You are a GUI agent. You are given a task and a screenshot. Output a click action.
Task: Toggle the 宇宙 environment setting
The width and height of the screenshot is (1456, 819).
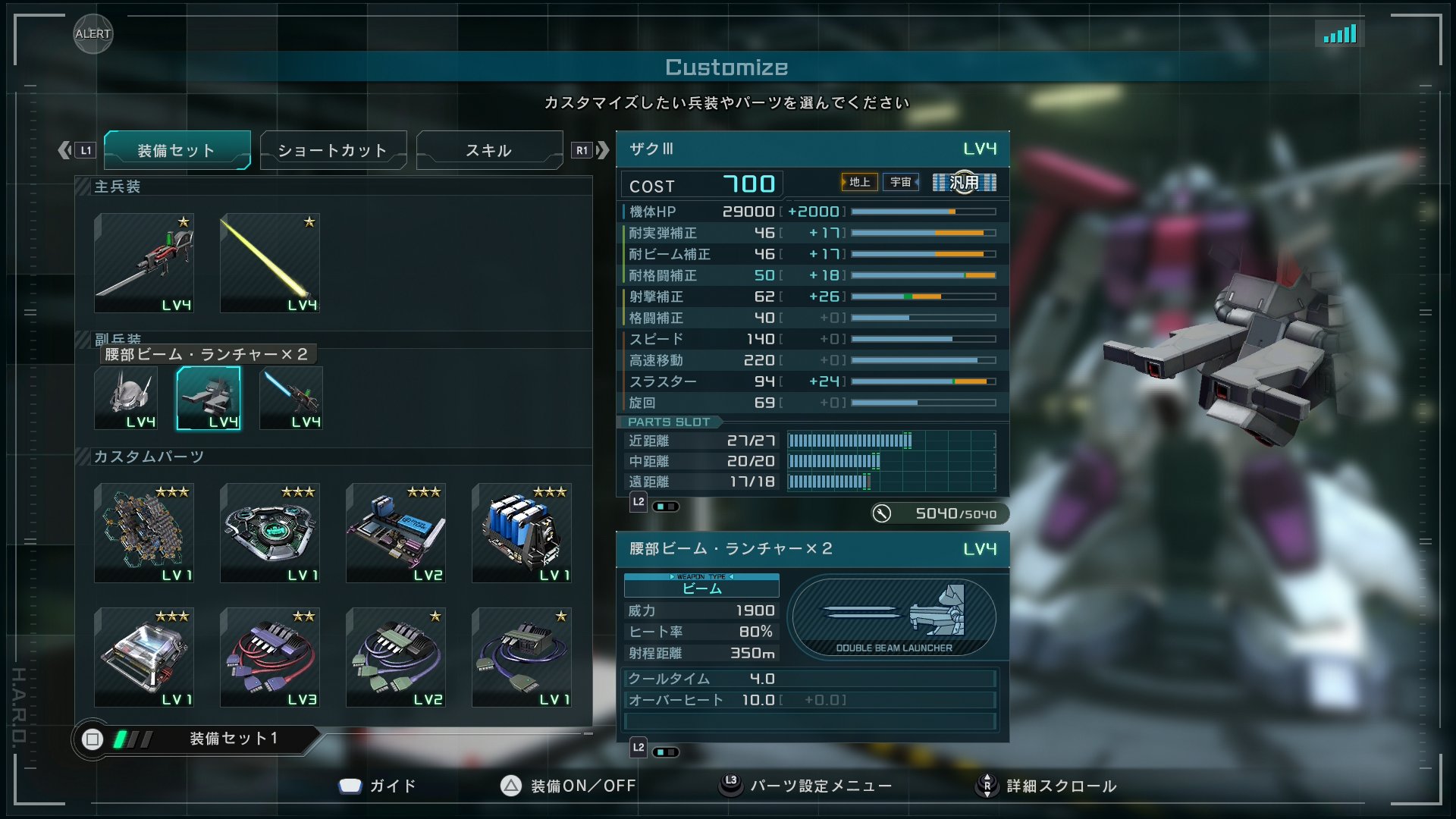pos(901,182)
